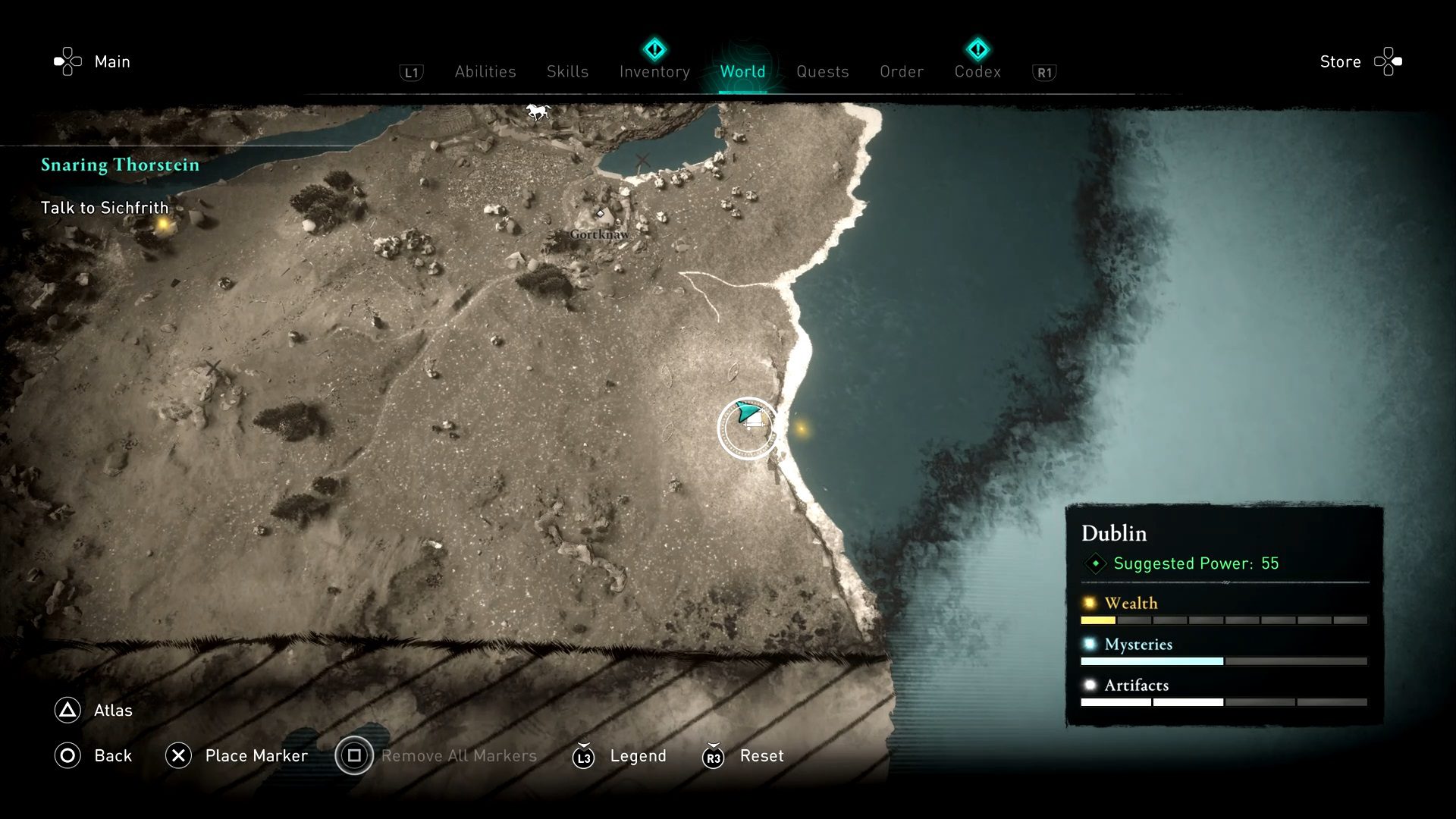This screenshot has width=1456, height=819.
Task: Open the map Legend
Action: pyautogui.click(x=637, y=756)
